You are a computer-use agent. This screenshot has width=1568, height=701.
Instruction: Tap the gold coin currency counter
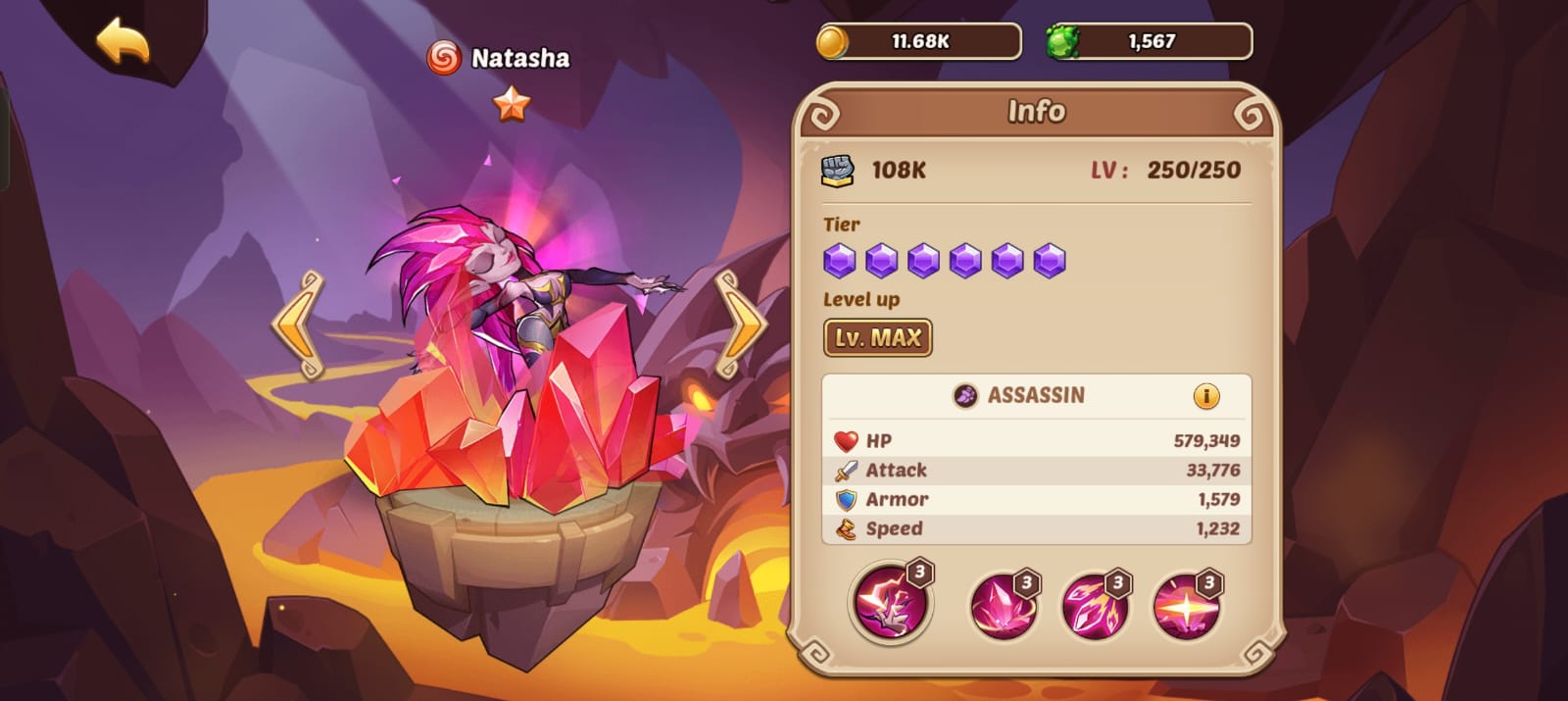[919, 42]
